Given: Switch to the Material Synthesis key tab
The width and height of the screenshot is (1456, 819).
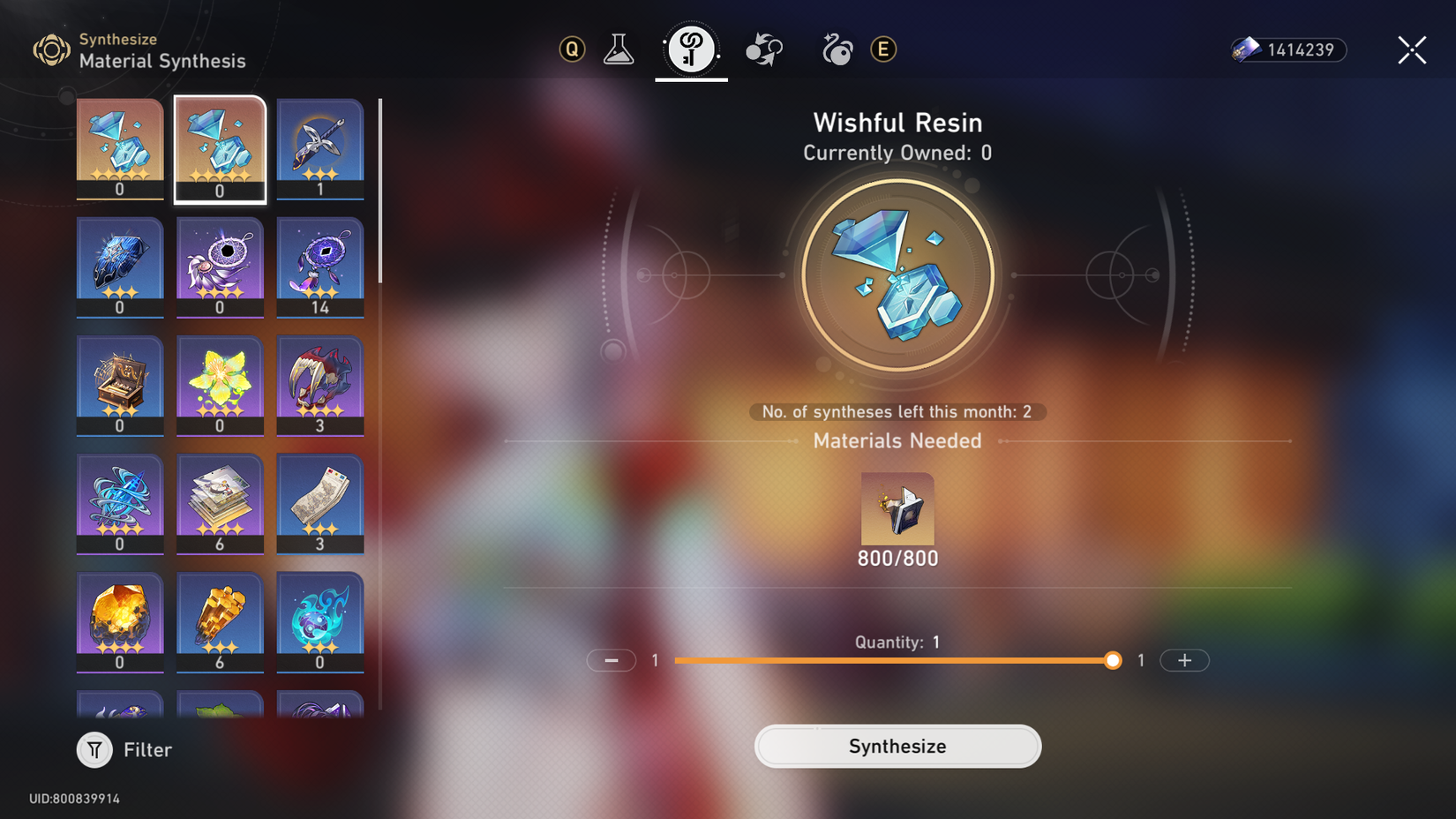Looking at the screenshot, I should click(x=691, y=49).
